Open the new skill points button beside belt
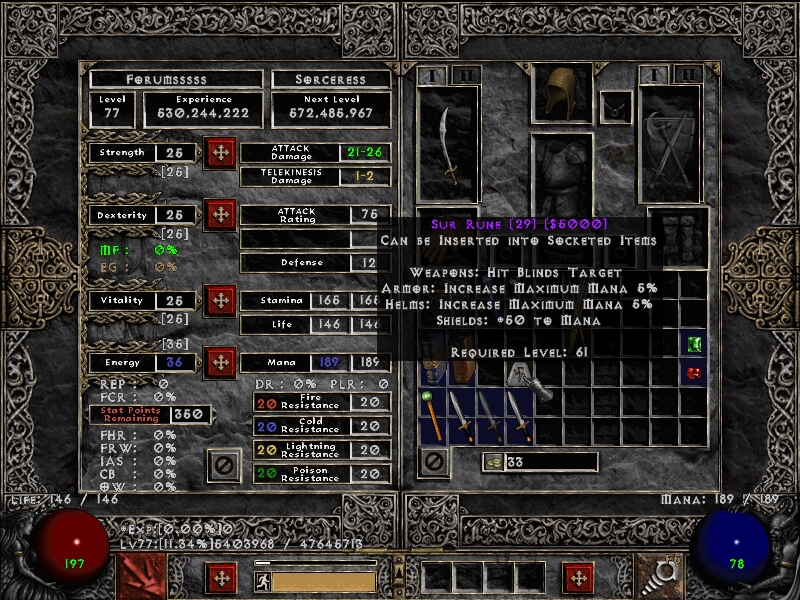Image resolution: width=800 pixels, height=600 pixels. tap(577, 578)
